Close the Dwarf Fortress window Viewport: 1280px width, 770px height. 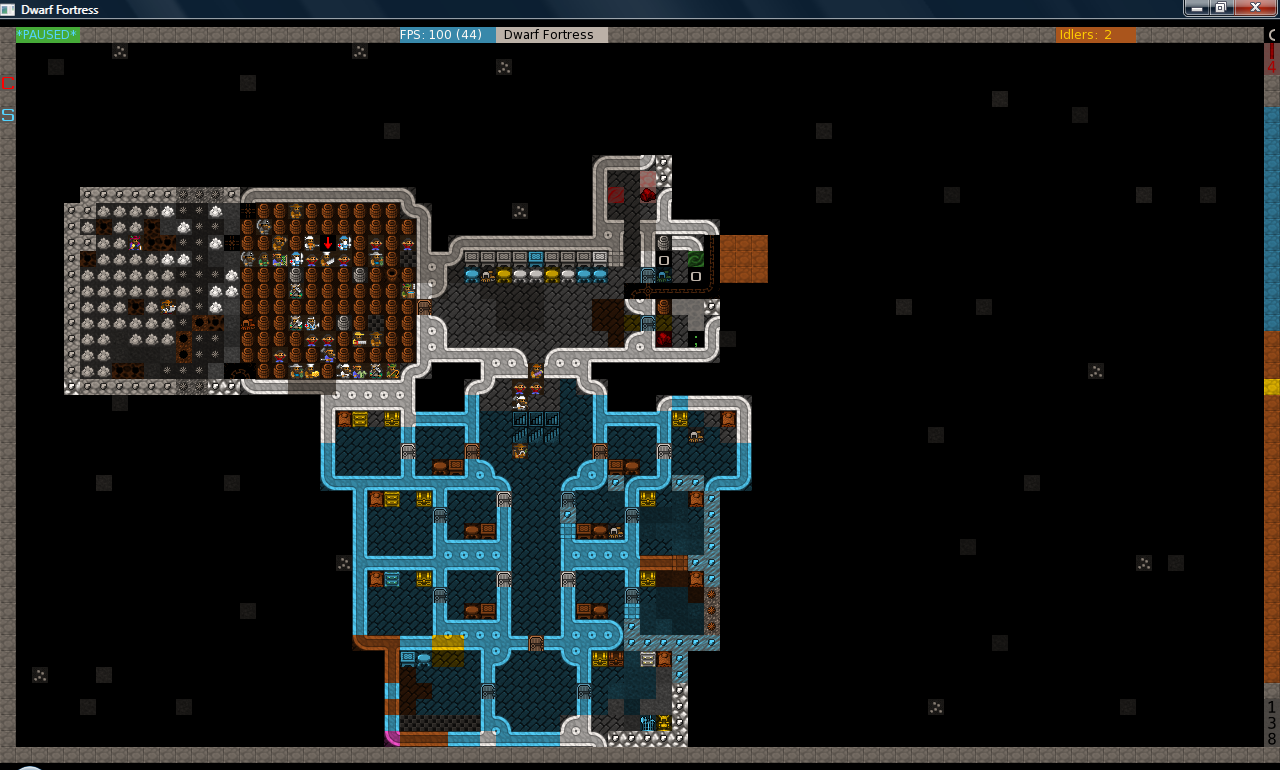pos(1253,8)
